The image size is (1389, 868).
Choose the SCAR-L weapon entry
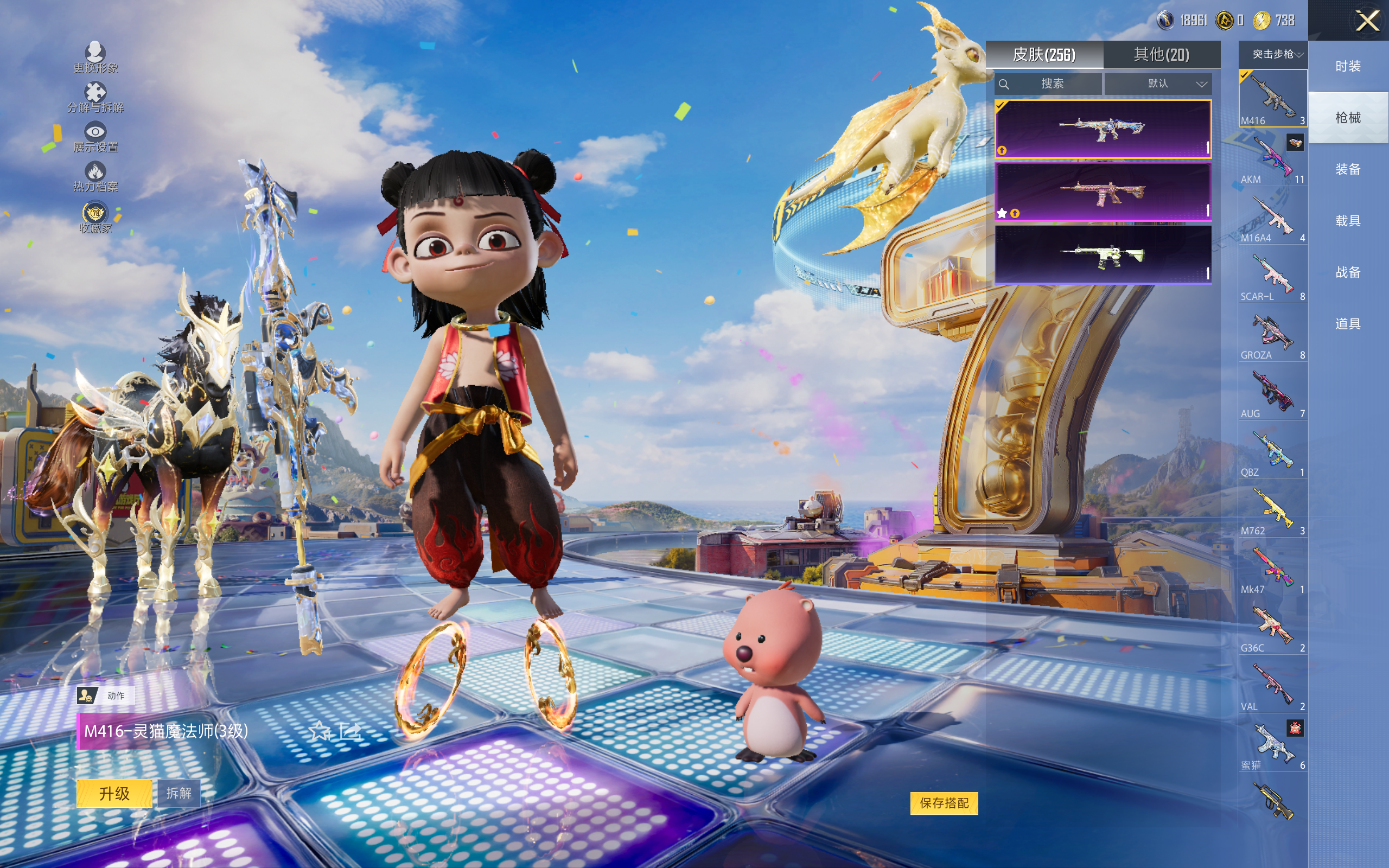[1272, 277]
